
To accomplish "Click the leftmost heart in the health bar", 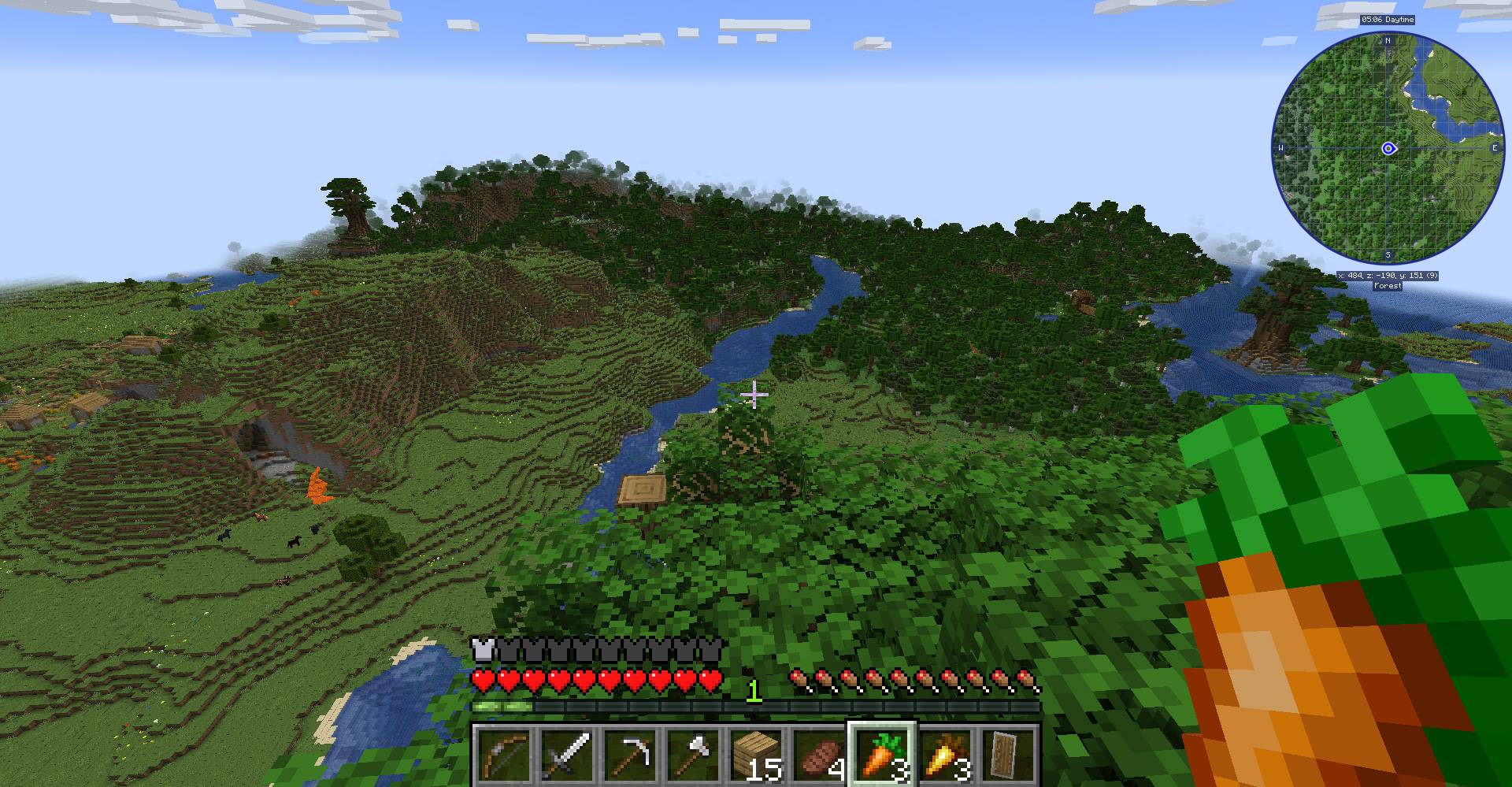I will click(x=482, y=679).
